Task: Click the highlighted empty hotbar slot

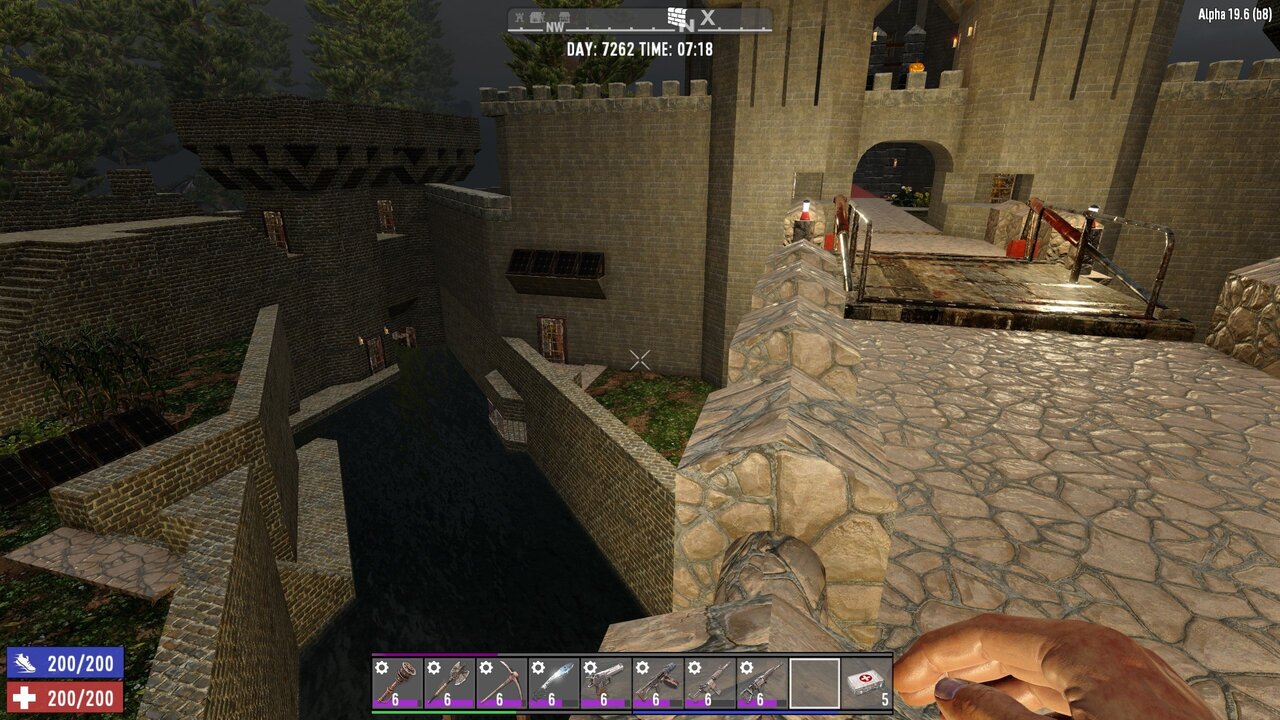Action: tap(814, 683)
